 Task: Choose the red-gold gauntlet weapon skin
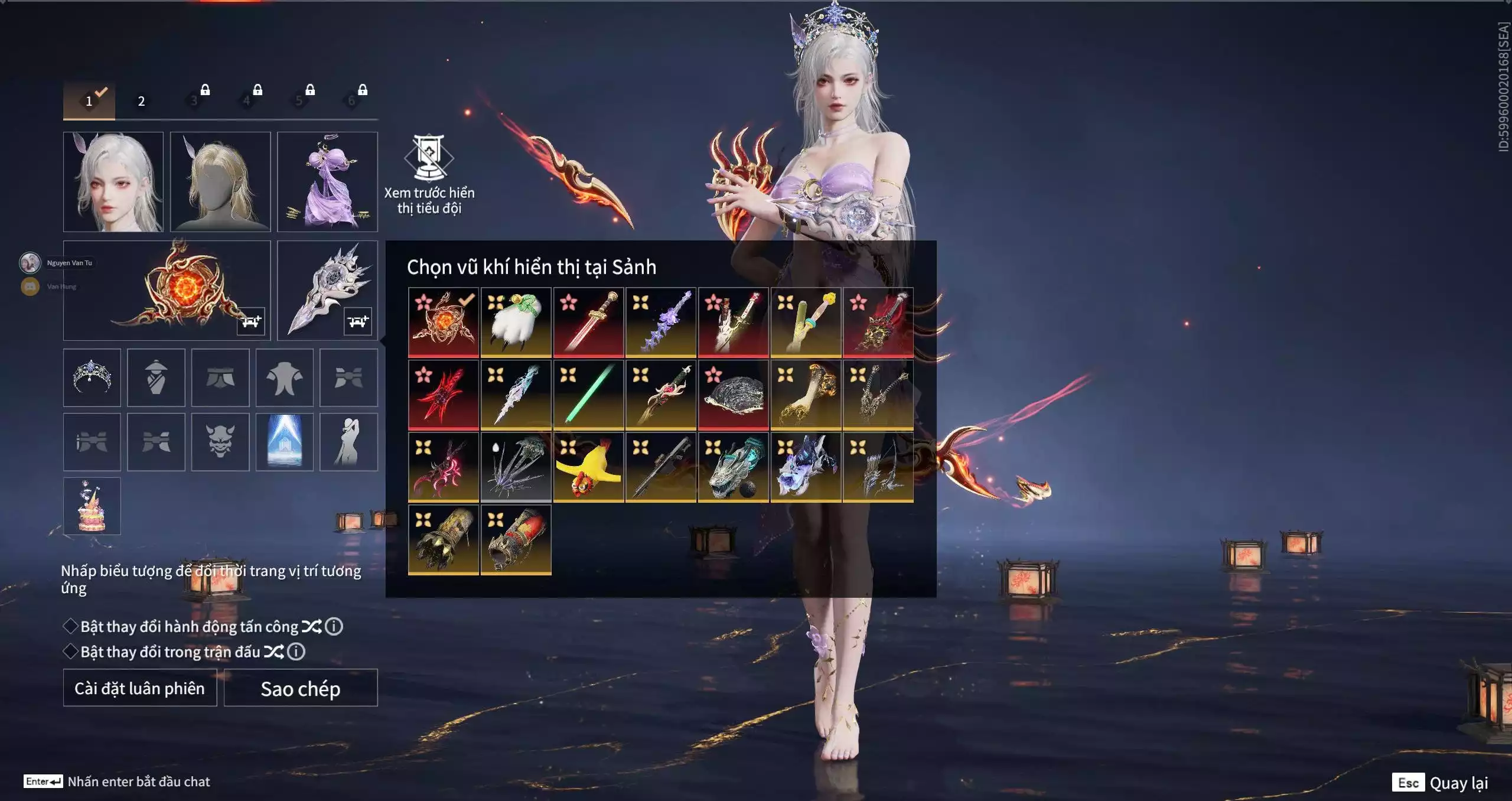[516, 539]
